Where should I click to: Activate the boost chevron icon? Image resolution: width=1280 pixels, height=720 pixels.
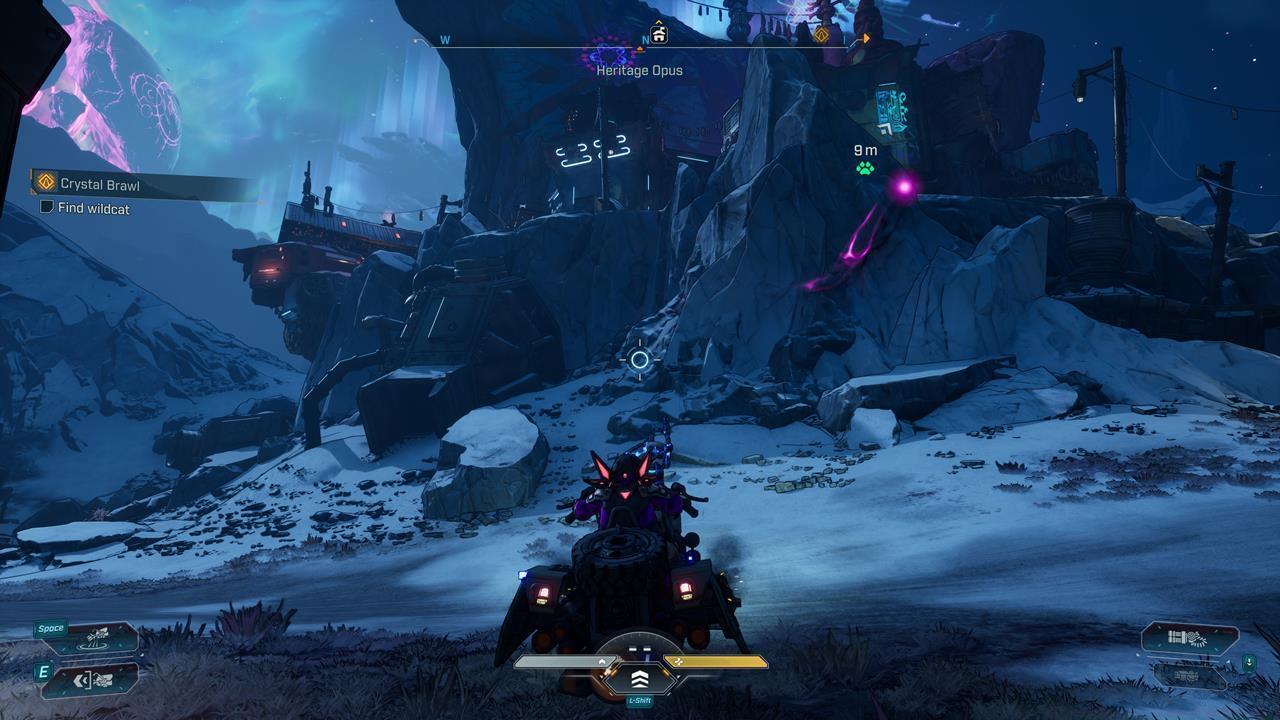640,680
